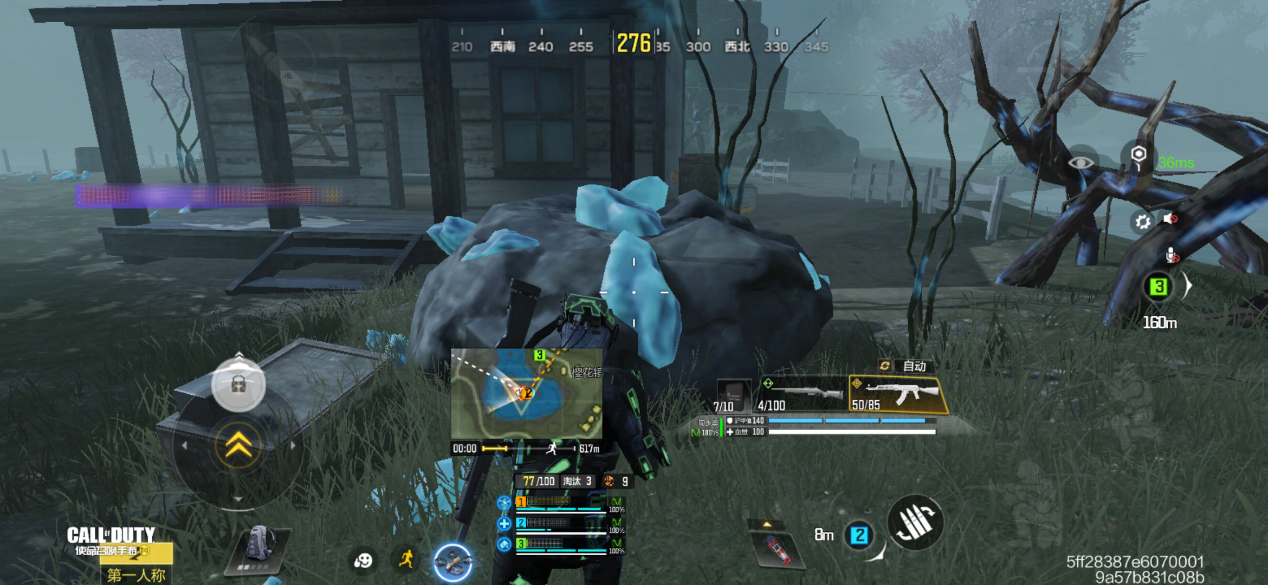The height and width of the screenshot is (585, 1268).
Task: Tap the yellow chevron sprint joystick button
Action: (x=238, y=446)
